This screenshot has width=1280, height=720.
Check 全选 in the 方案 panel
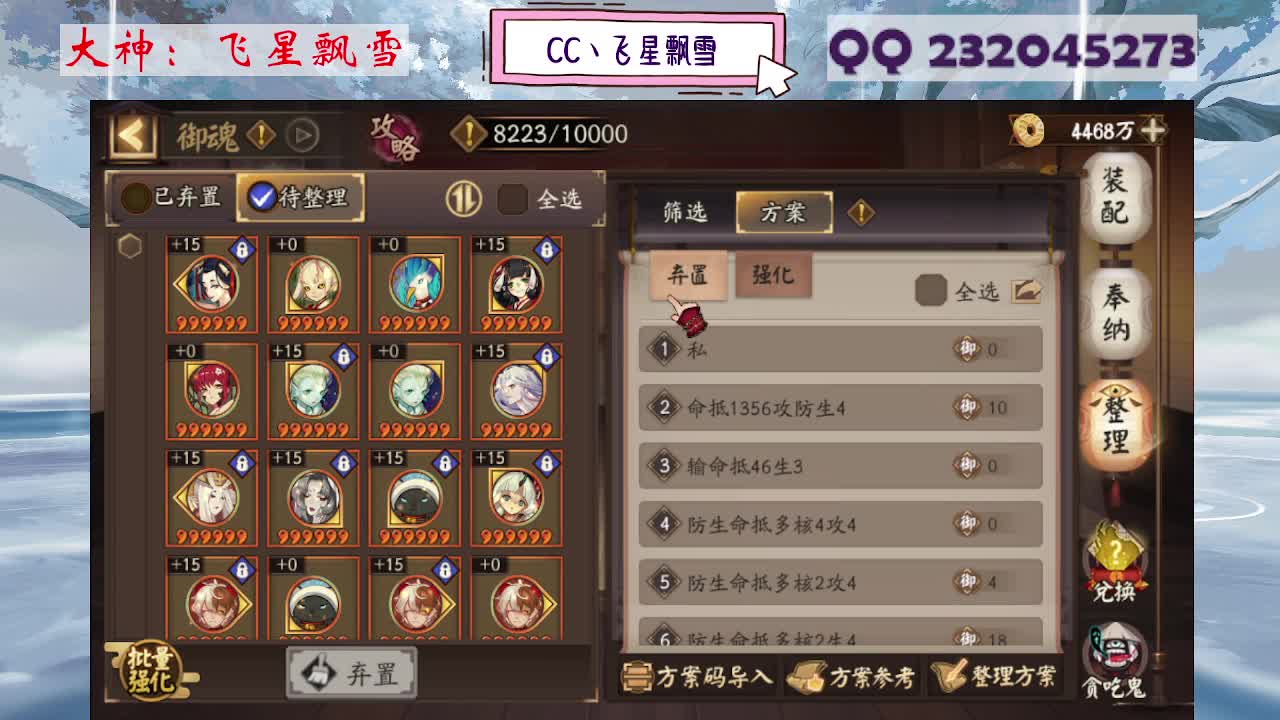930,290
